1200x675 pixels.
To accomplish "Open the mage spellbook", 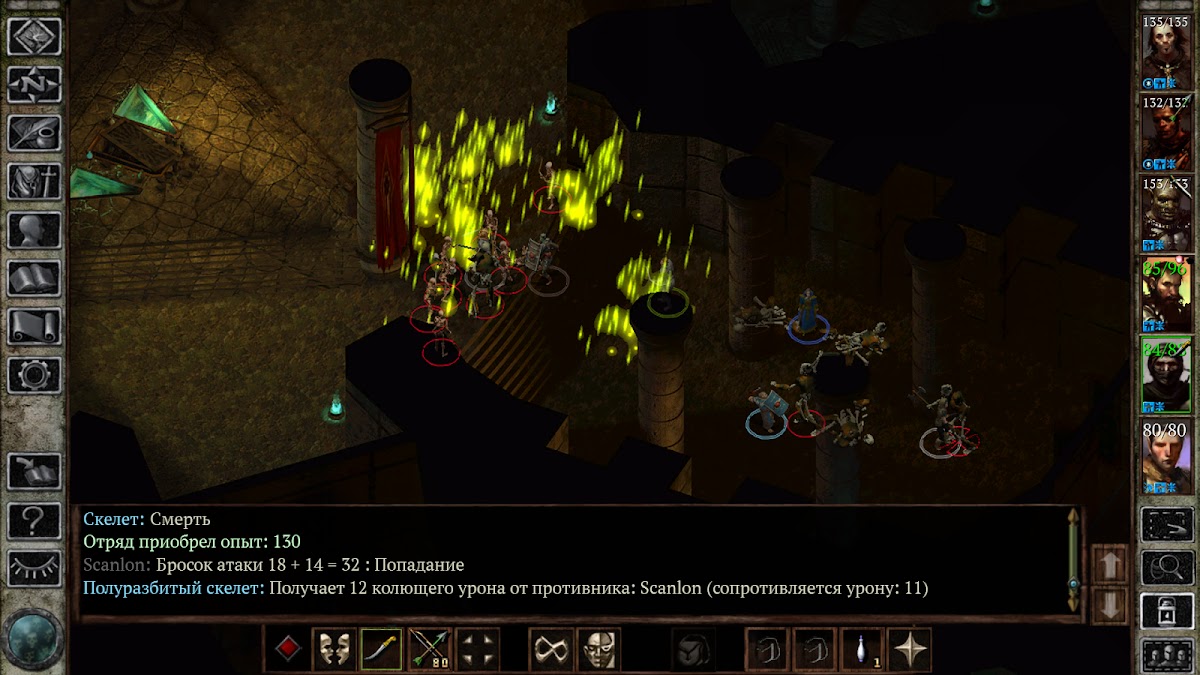I will [x=34, y=278].
